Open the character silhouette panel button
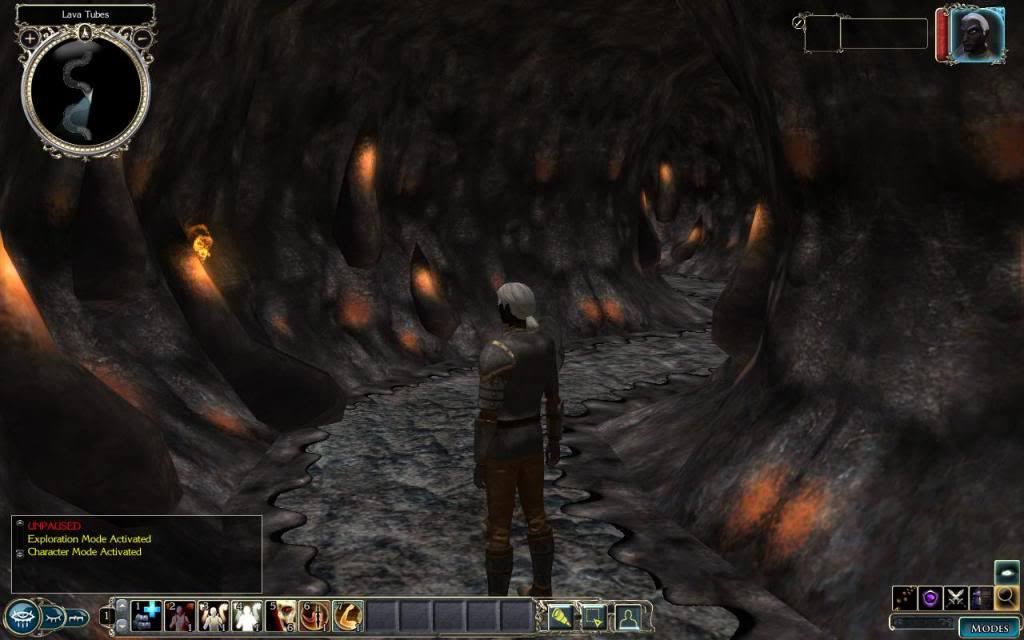This screenshot has height=640, width=1024. click(x=628, y=616)
